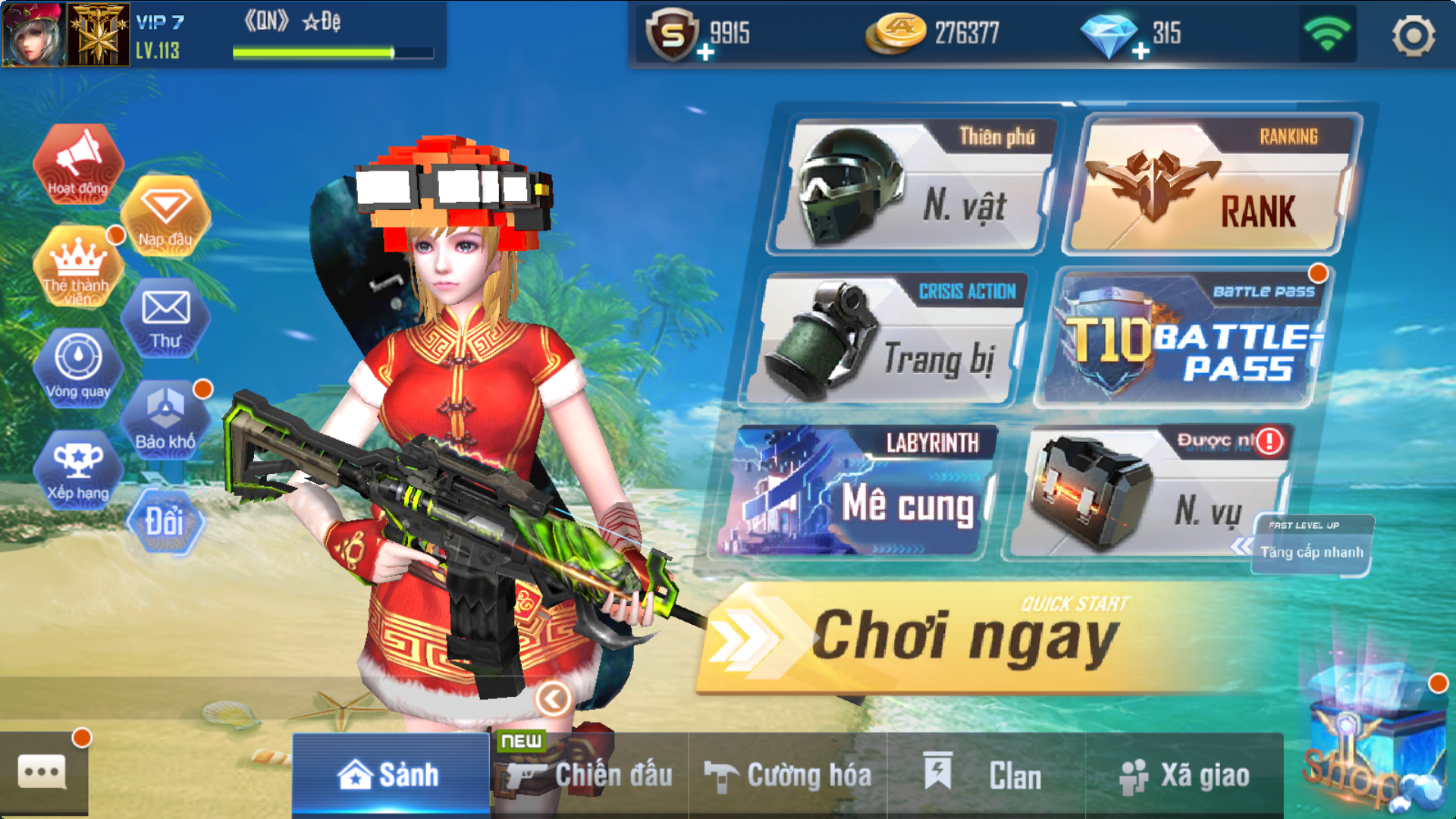Viewport: 1456px width, 819px height.
Task: Open the Vòng quay lucky spin
Action: pos(78,367)
